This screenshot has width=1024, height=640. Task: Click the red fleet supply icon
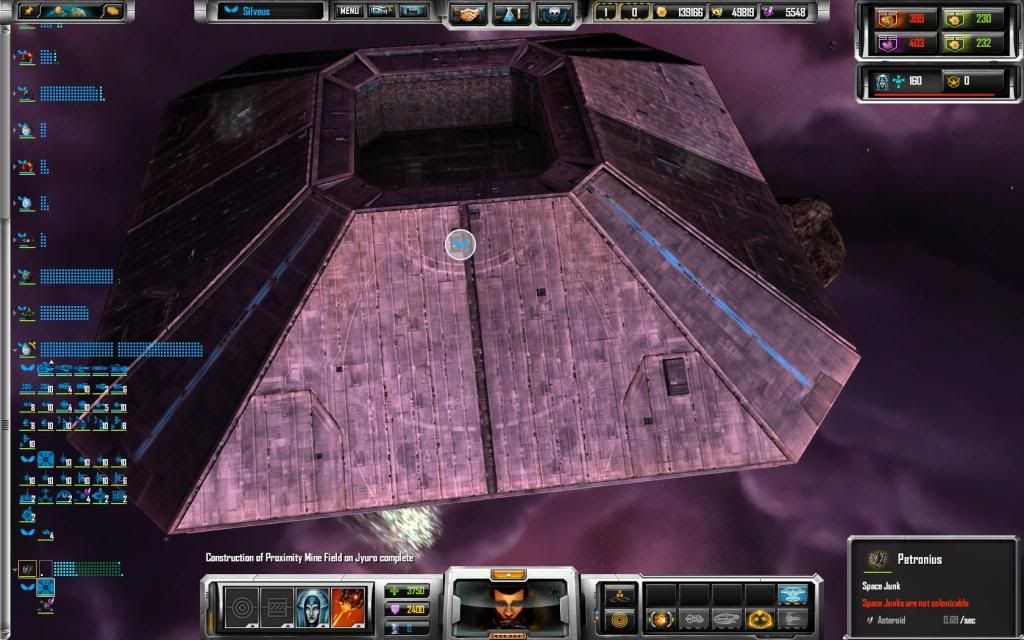(888, 18)
